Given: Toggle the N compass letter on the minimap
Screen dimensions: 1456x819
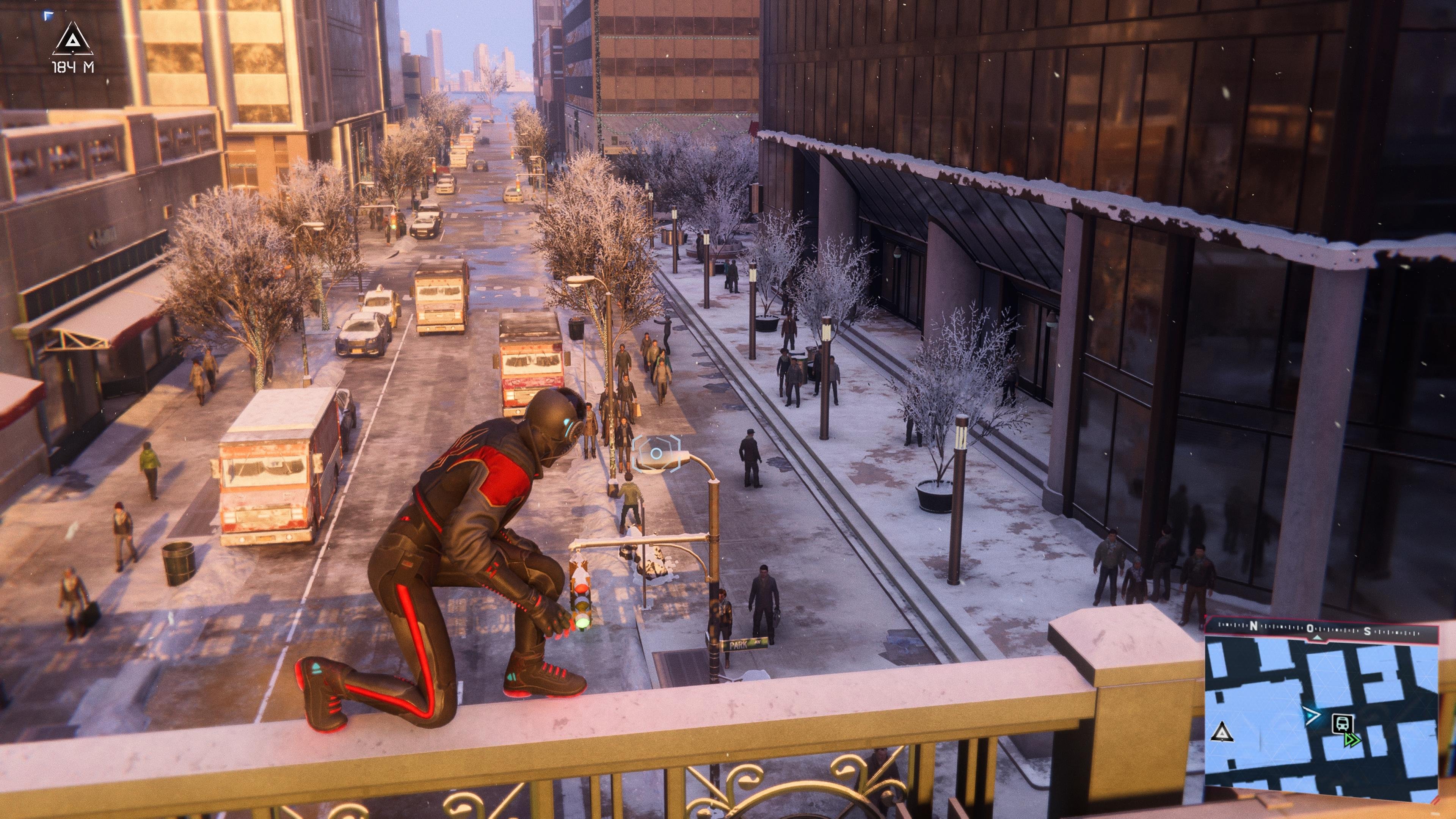Looking at the screenshot, I should (x=1254, y=626).
